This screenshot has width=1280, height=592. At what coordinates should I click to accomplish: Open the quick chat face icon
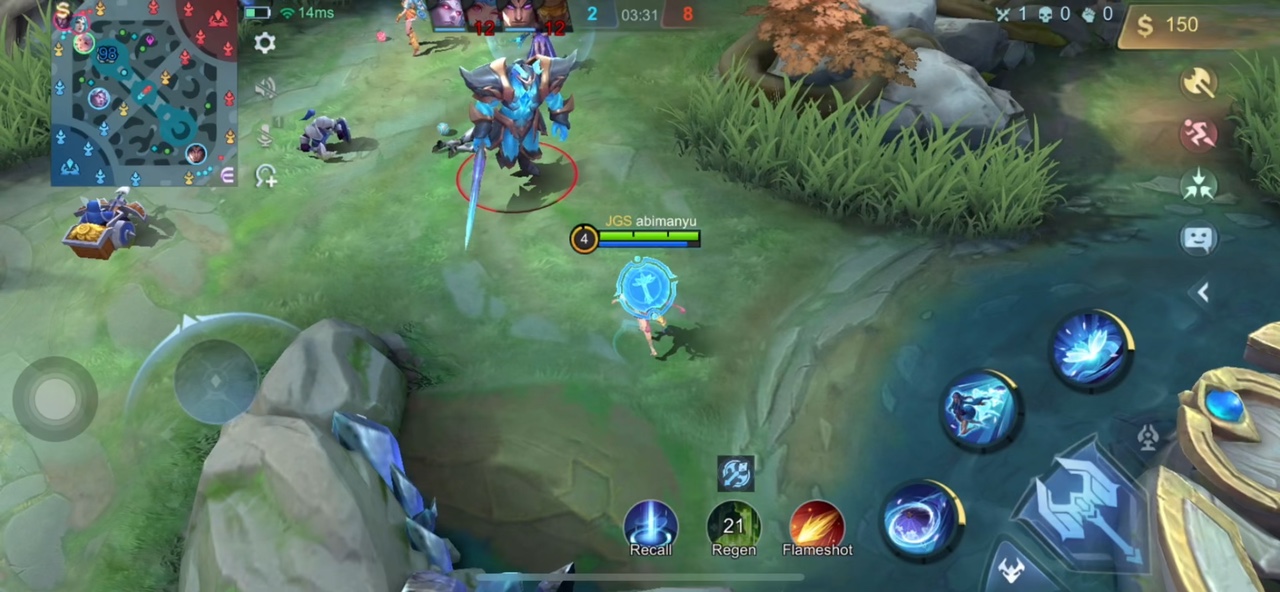[1198, 238]
